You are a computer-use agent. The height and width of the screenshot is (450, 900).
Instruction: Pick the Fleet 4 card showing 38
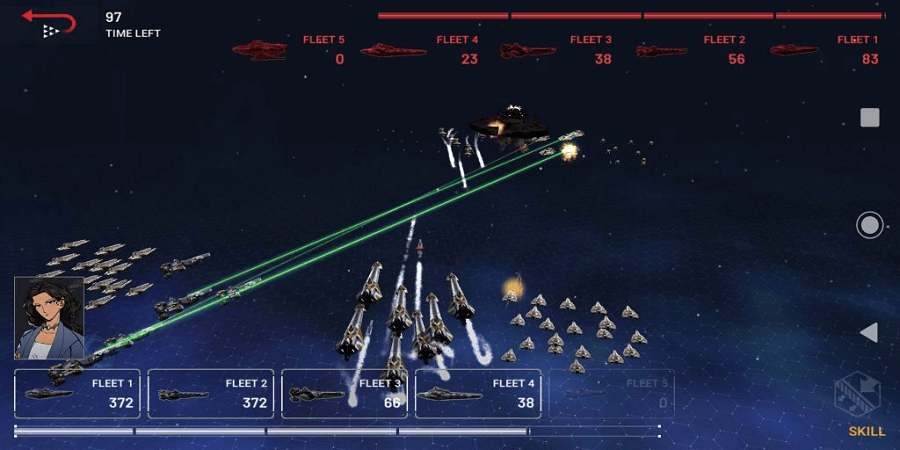click(x=478, y=393)
